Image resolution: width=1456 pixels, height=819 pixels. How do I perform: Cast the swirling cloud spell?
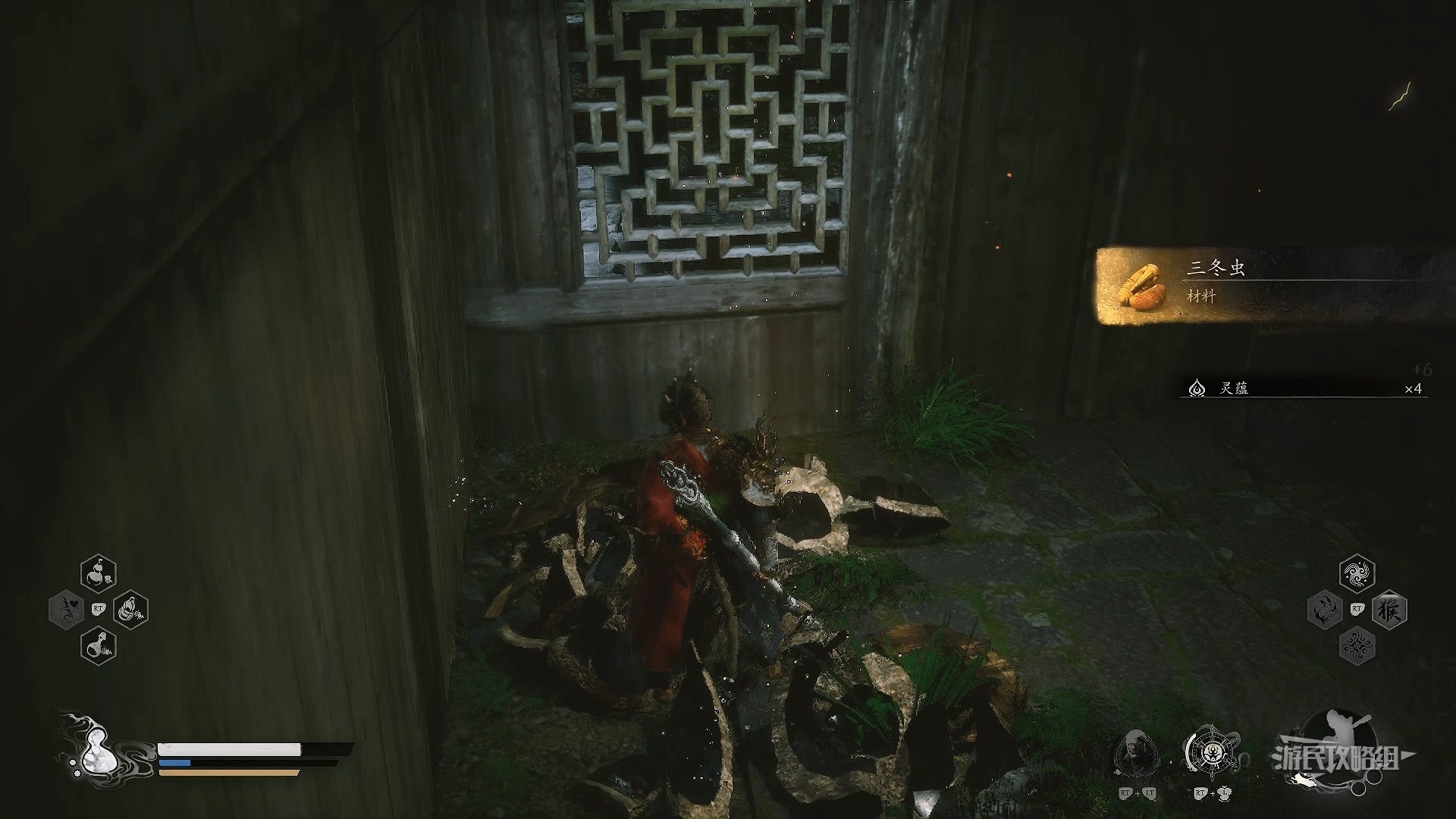coord(1357,574)
